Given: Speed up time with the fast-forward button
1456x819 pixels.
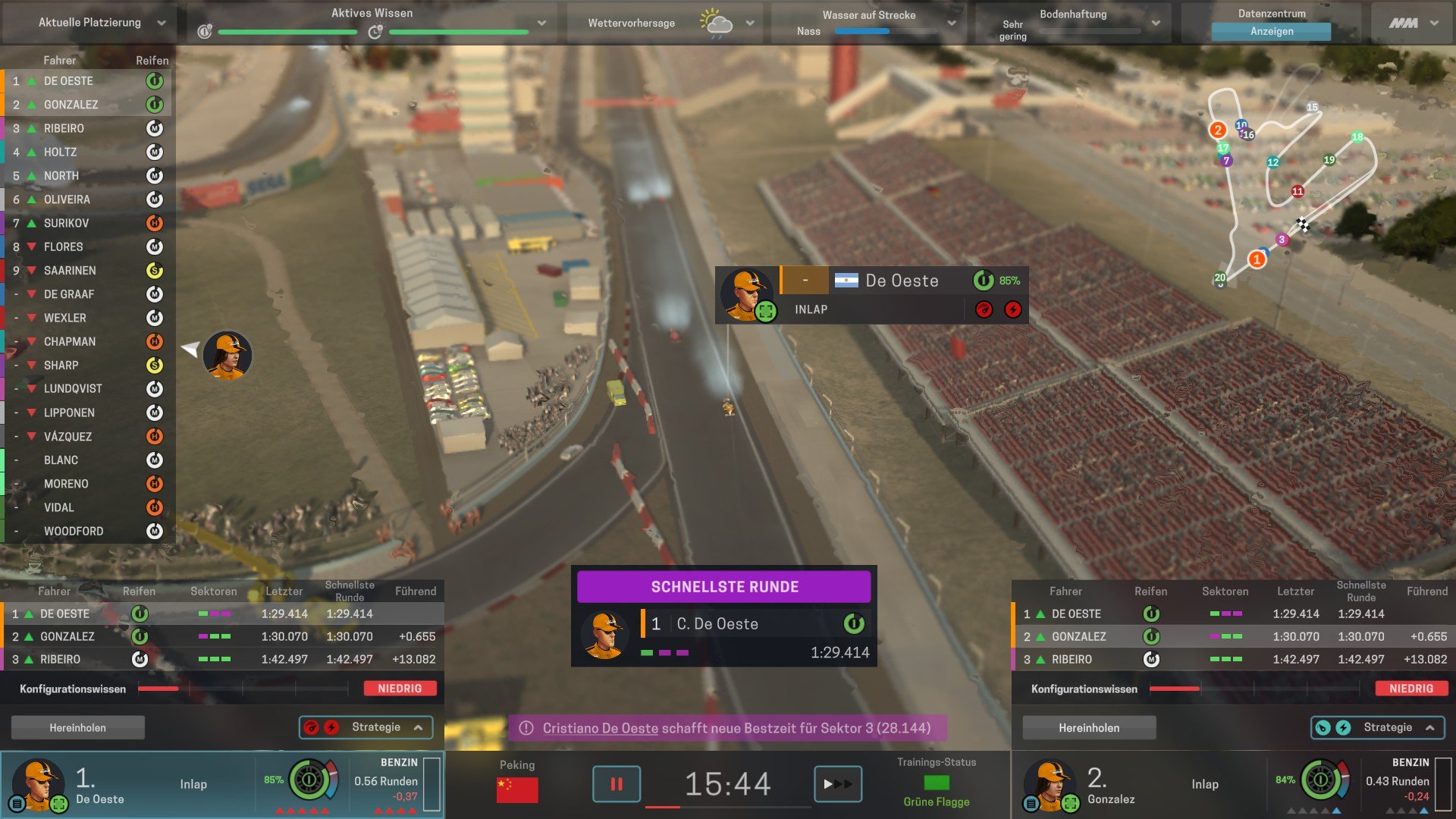Looking at the screenshot, I should coord(837,784).
